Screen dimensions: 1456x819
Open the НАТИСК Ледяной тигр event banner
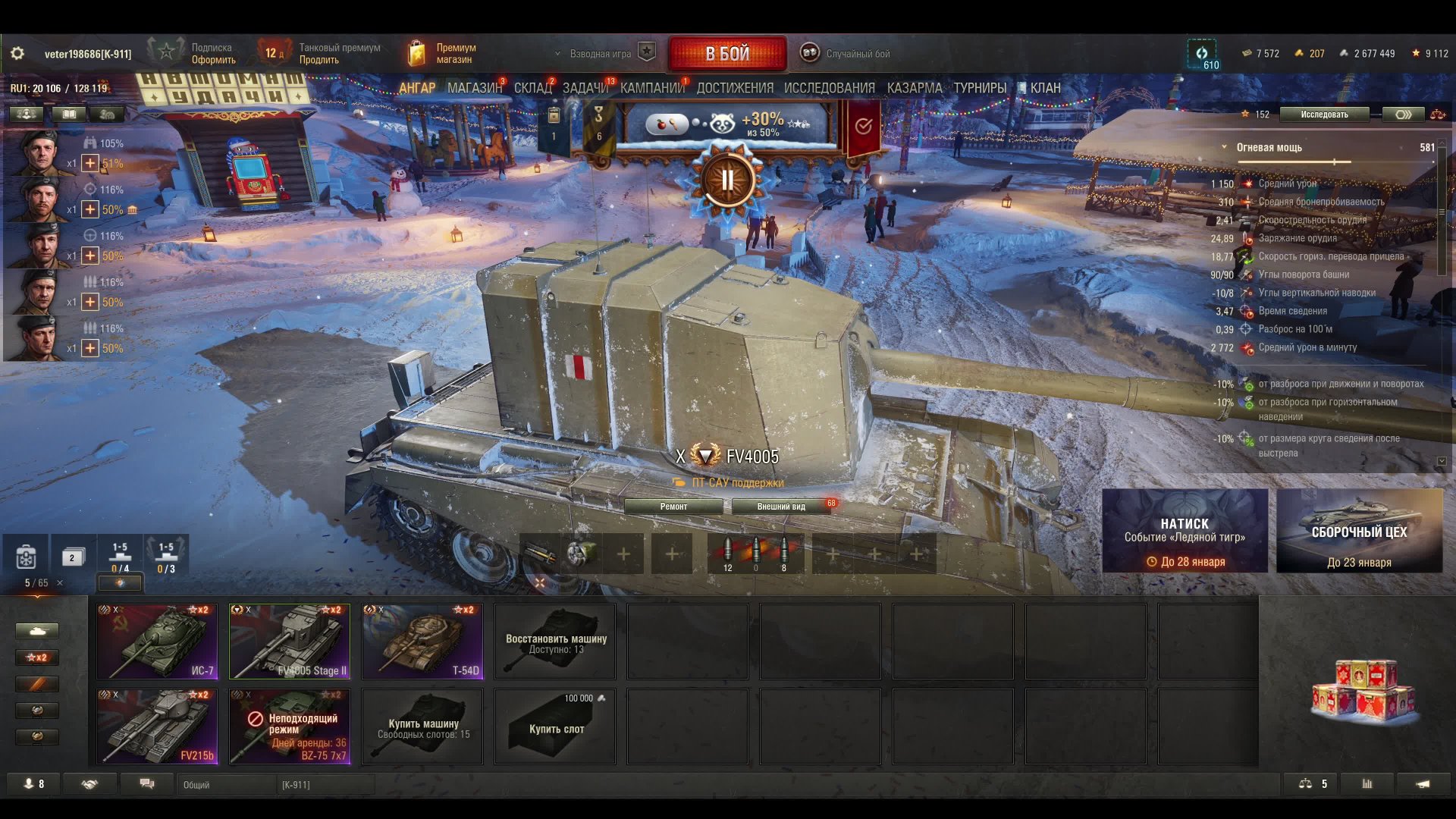click(x=1185, y=531)
